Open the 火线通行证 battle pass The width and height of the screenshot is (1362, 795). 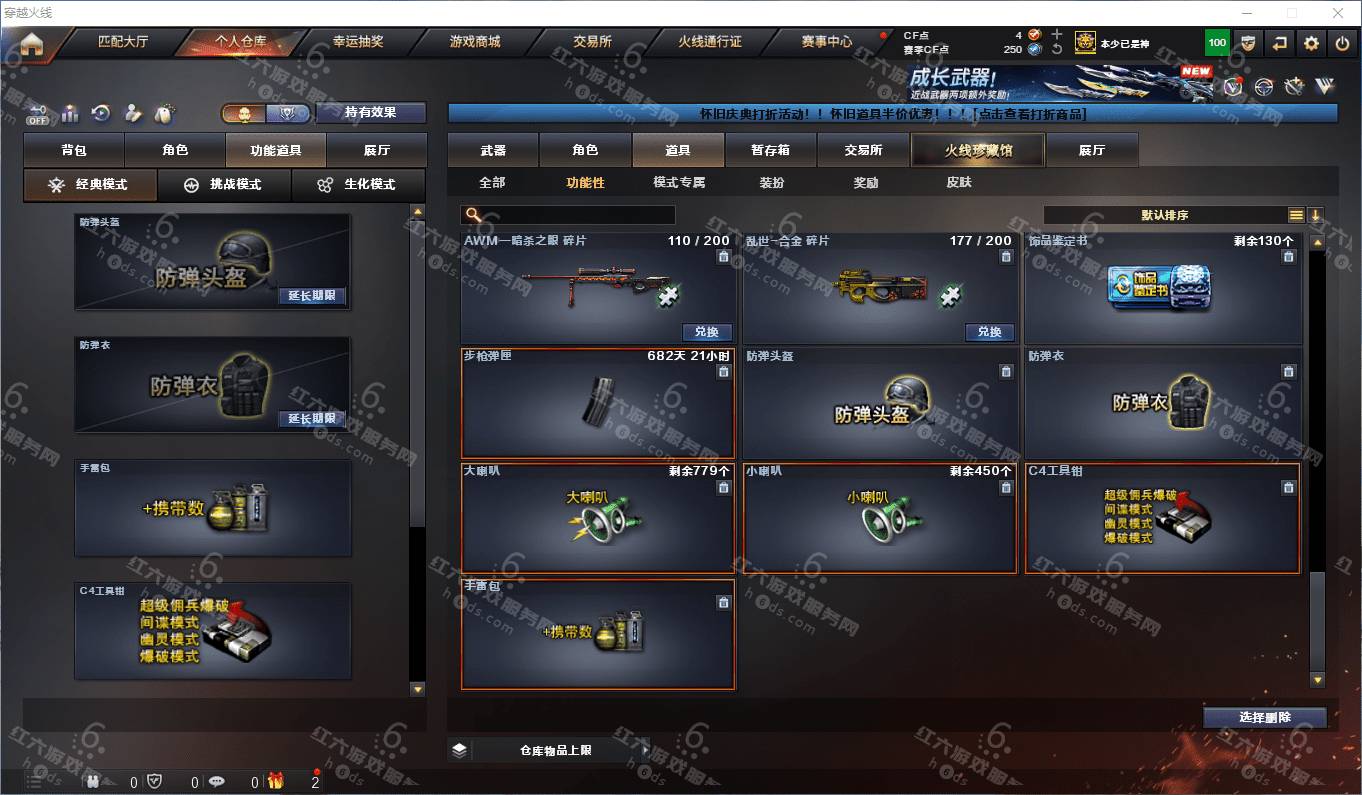(x=710, y=42)
